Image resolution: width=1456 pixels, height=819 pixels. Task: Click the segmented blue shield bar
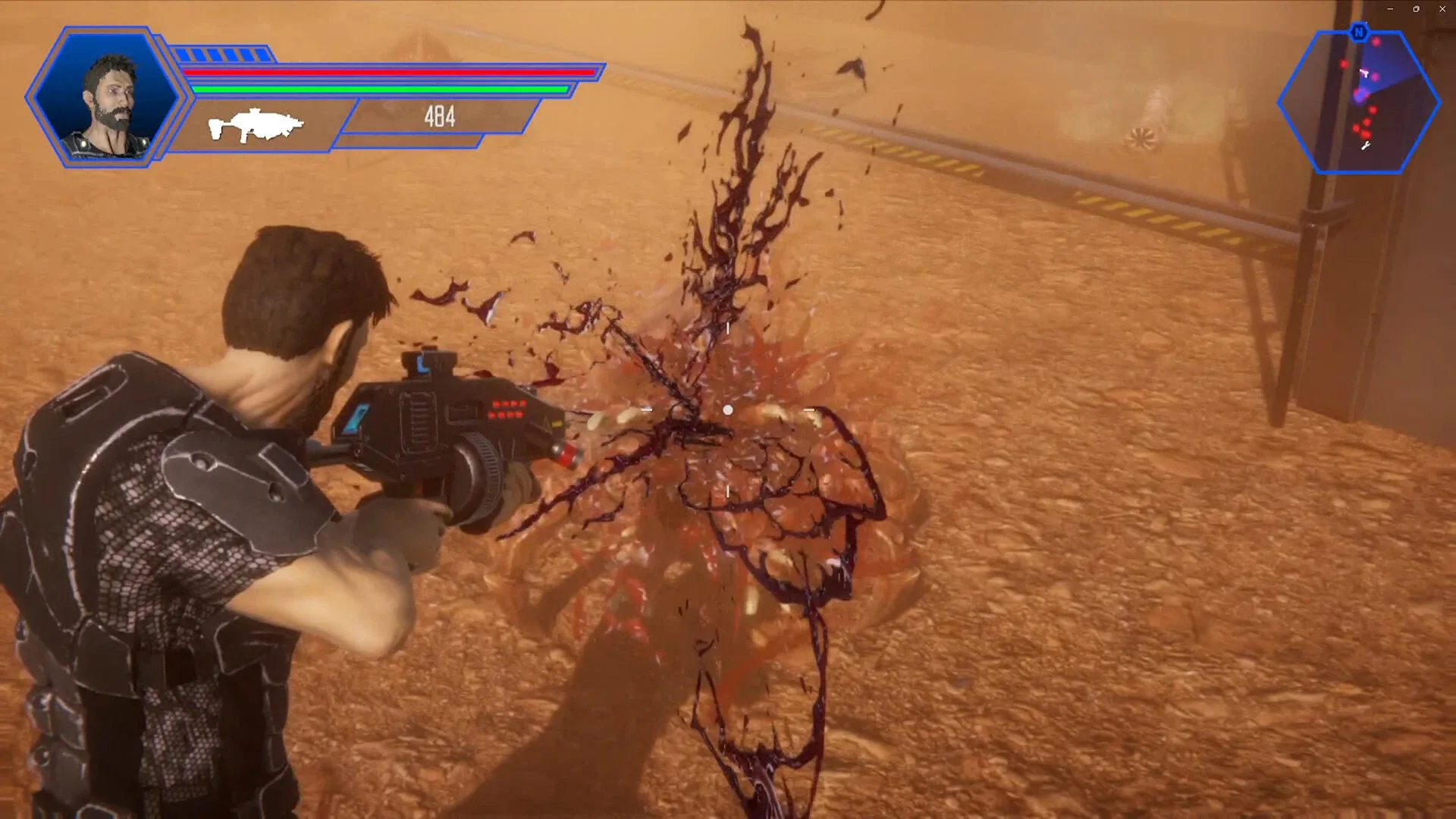pos(224,55)
